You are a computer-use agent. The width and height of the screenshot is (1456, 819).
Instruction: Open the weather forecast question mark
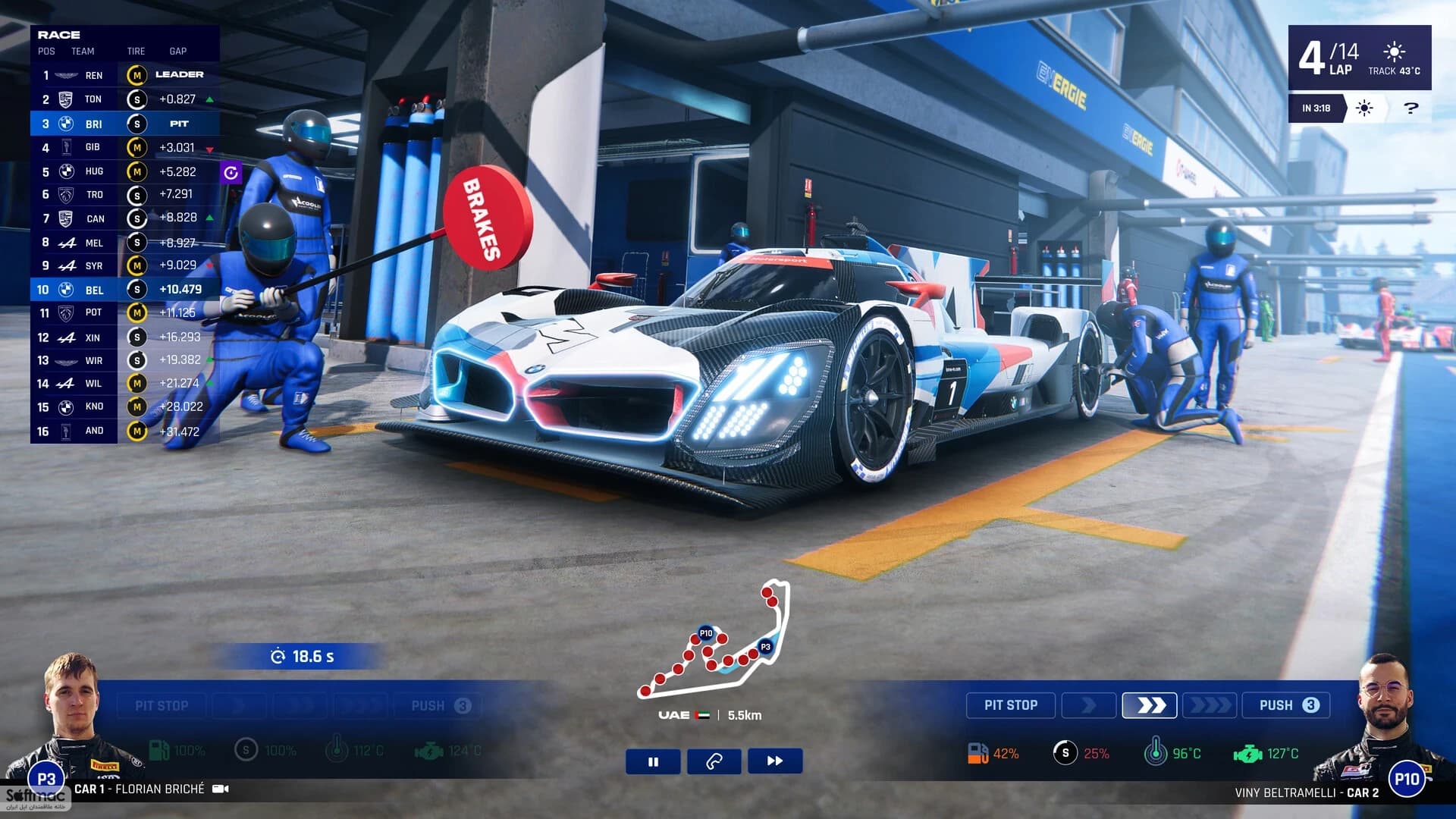coord(1410,108)
